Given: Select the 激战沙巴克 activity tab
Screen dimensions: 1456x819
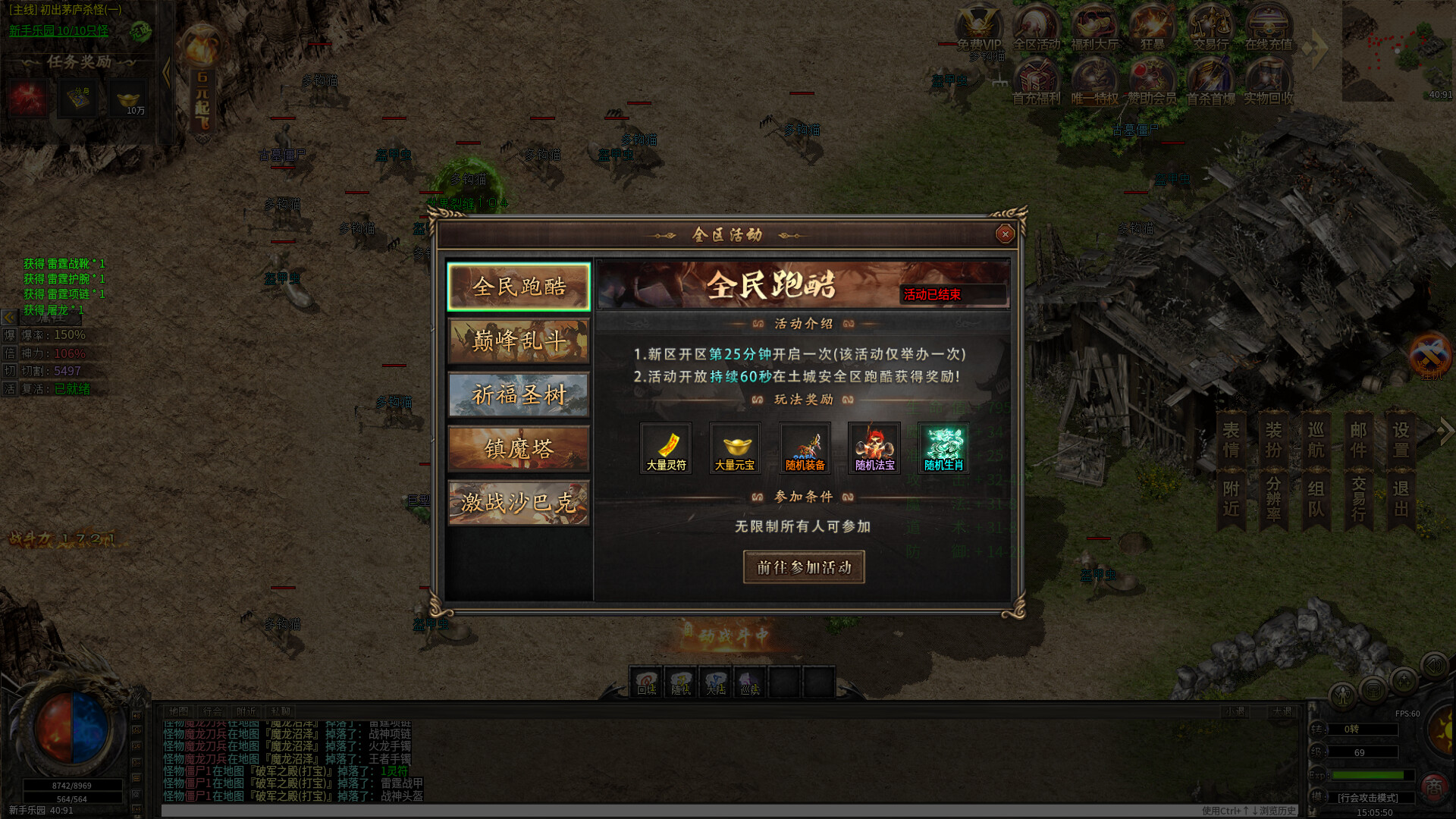Looking at the screenshot, I should tap(519, 503).
